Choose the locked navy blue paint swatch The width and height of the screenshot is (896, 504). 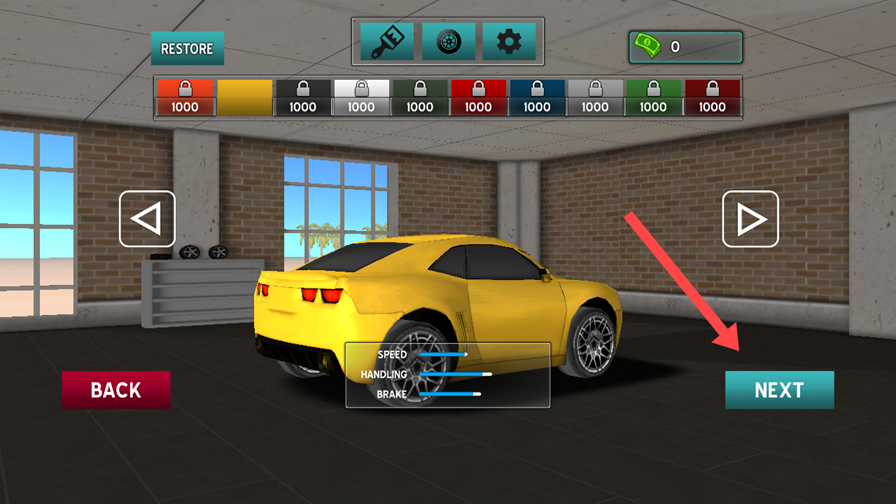[x=537, y=98]
